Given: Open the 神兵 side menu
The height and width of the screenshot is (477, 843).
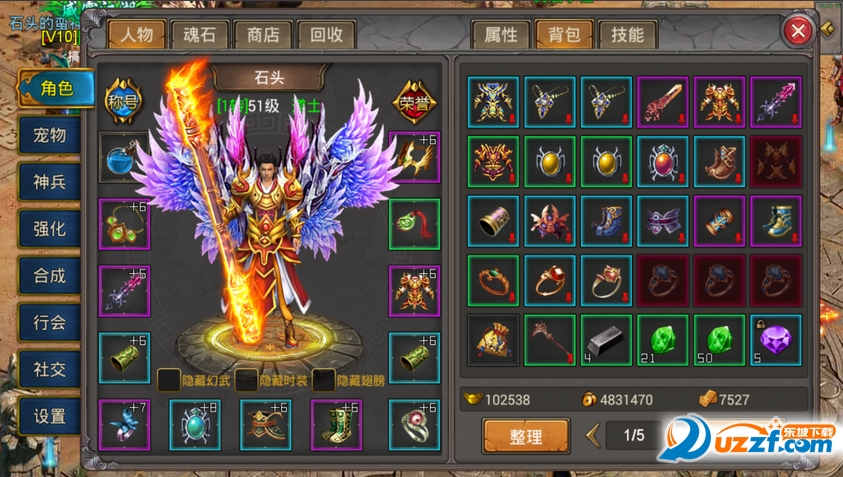Looking at the screenshot, I should tap(49, 181).
